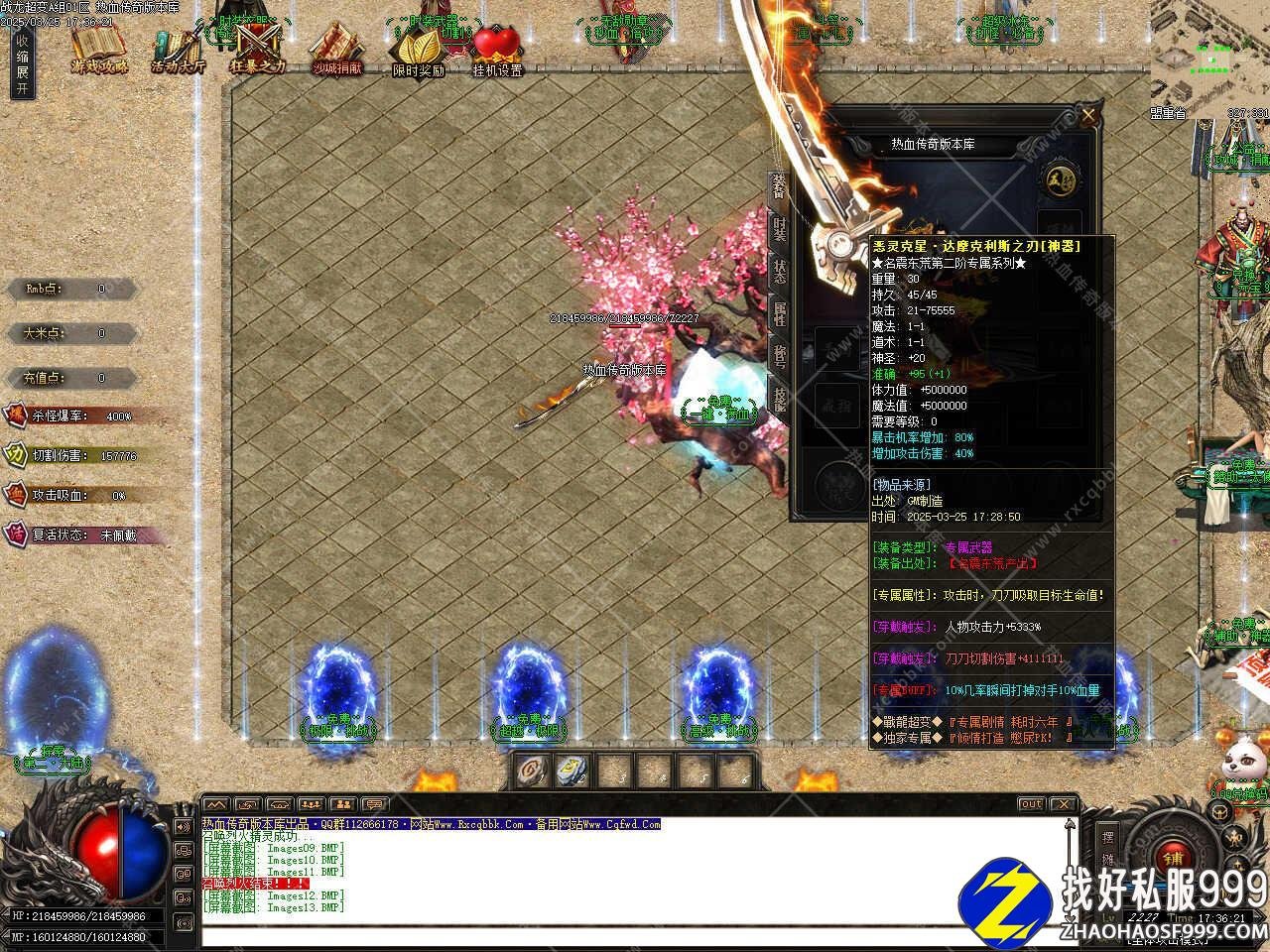The height and width of the screenshot is (952, 1270).
Task: Switch to the 装备 equipment tab
Action: 779,188
